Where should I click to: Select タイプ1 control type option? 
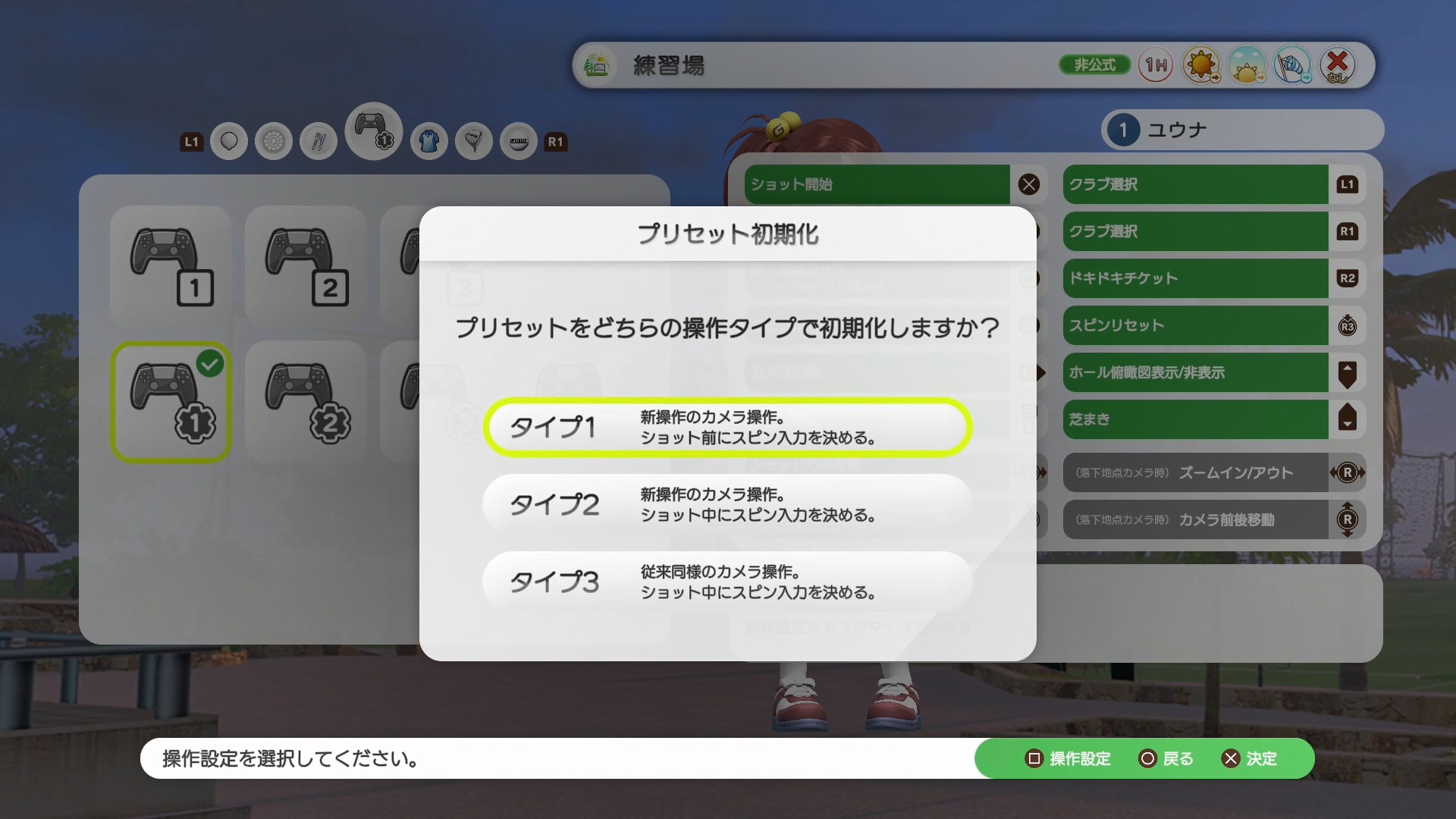click(726, 427)
